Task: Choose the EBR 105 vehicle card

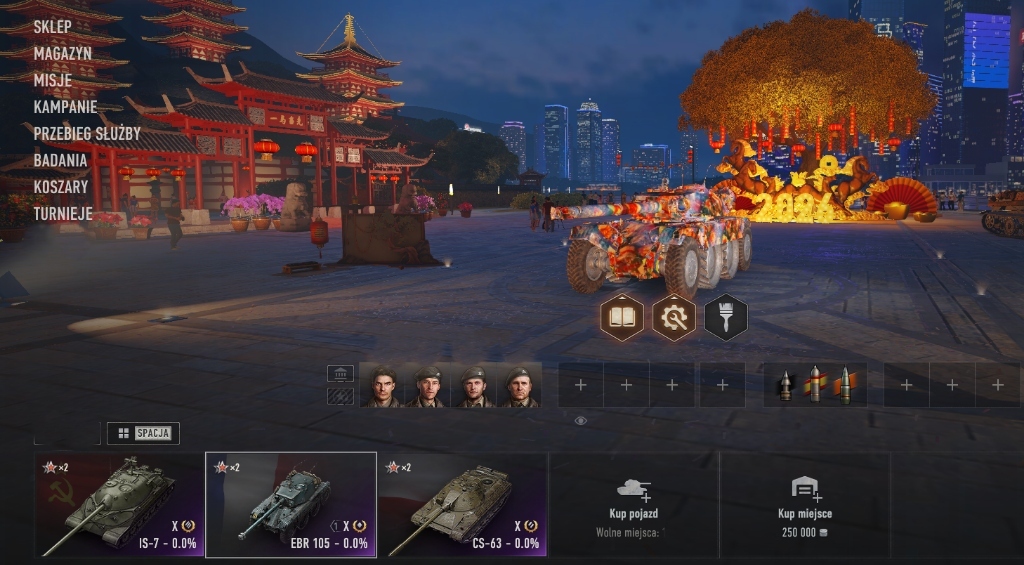Action: (291, 505)
